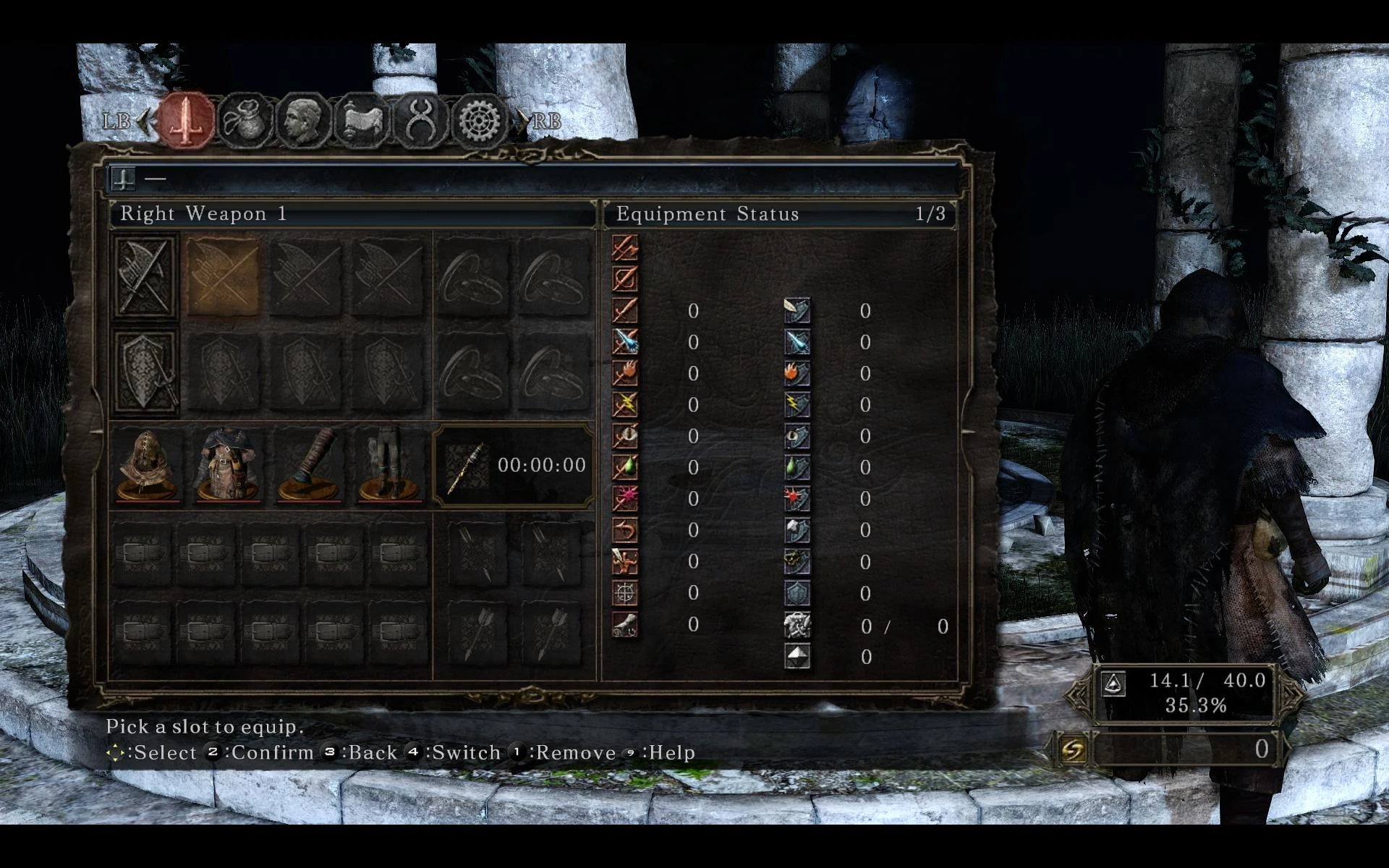Advance Equipment Status to next page
This screenshot has width=1389, height=868.
click(930, 213)
